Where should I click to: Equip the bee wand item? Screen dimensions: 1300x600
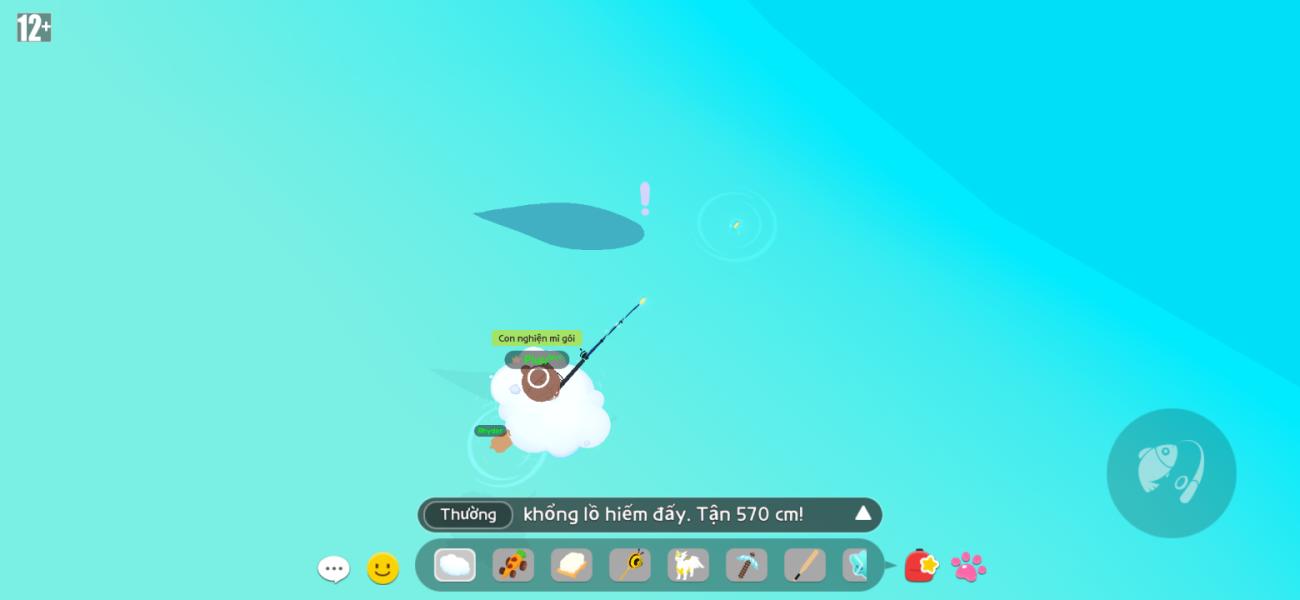pos(630,565)
